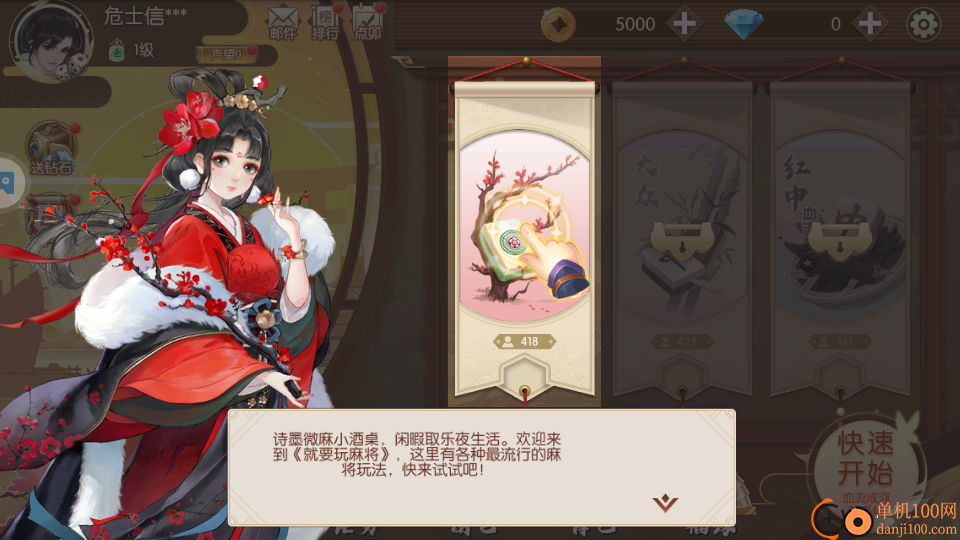The width and height of the screenshot is (960, 540).
Task: Continue the dialogue with the arrow
Action: click(x=663, y=501)
